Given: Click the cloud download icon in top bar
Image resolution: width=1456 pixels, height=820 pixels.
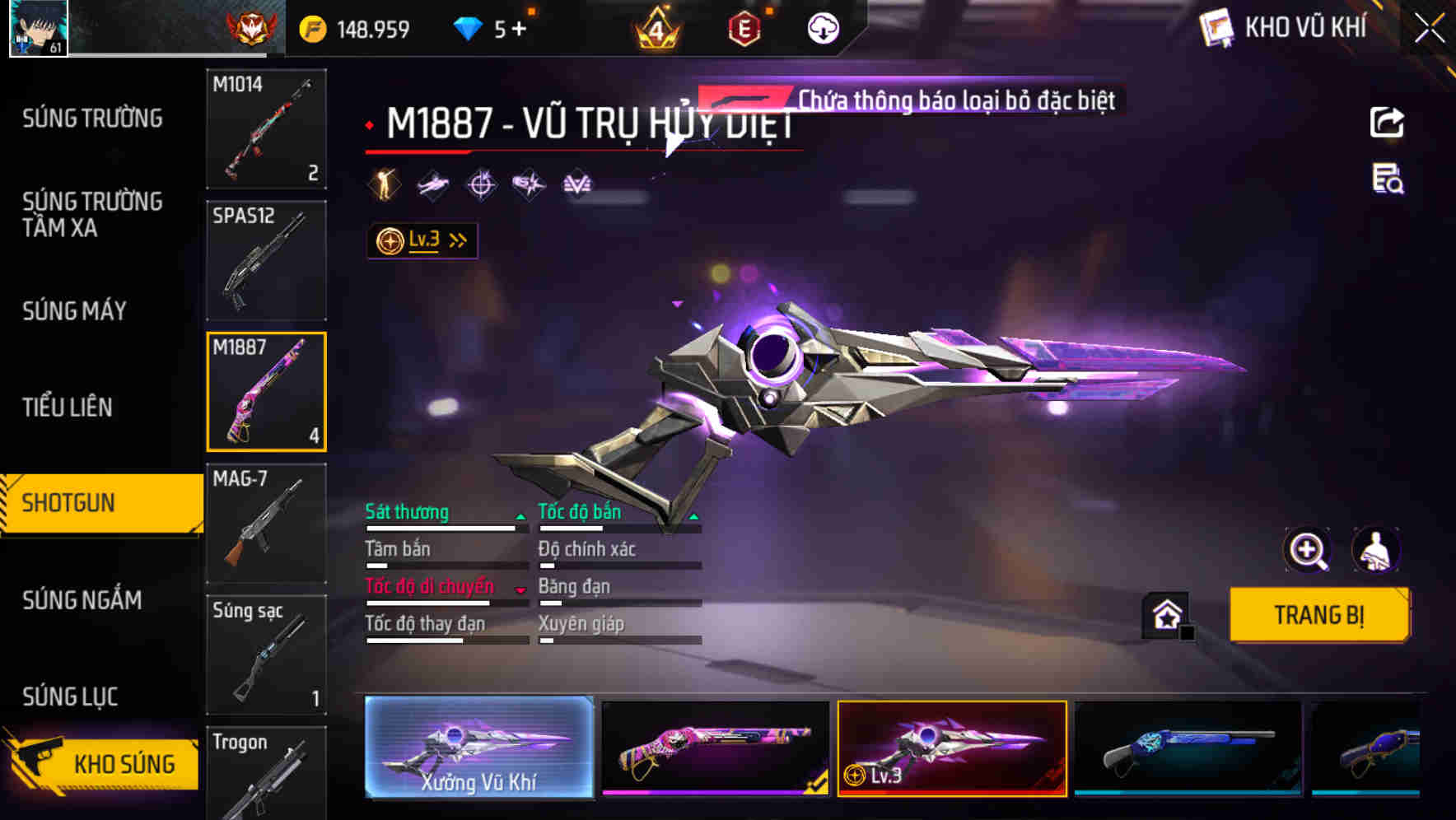Looking at the screenshot, I should pyautogui.click(x=823, y=27).
